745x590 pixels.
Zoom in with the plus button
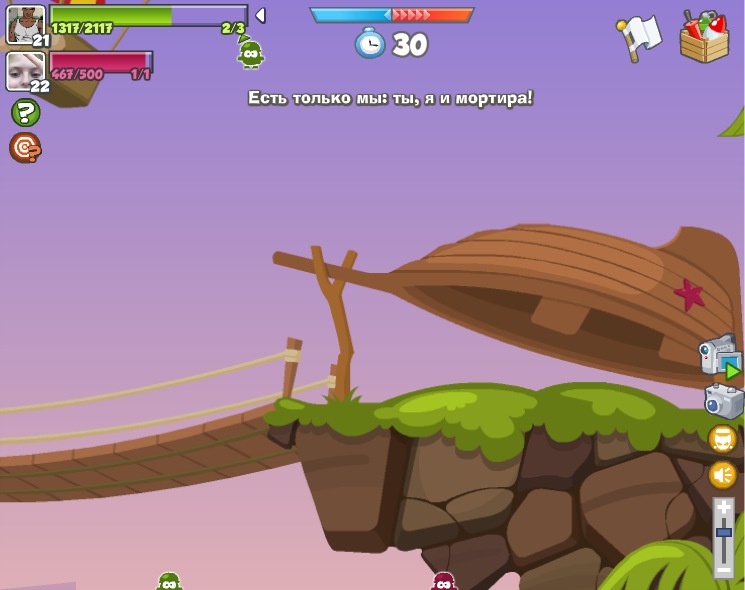[723, 508]
